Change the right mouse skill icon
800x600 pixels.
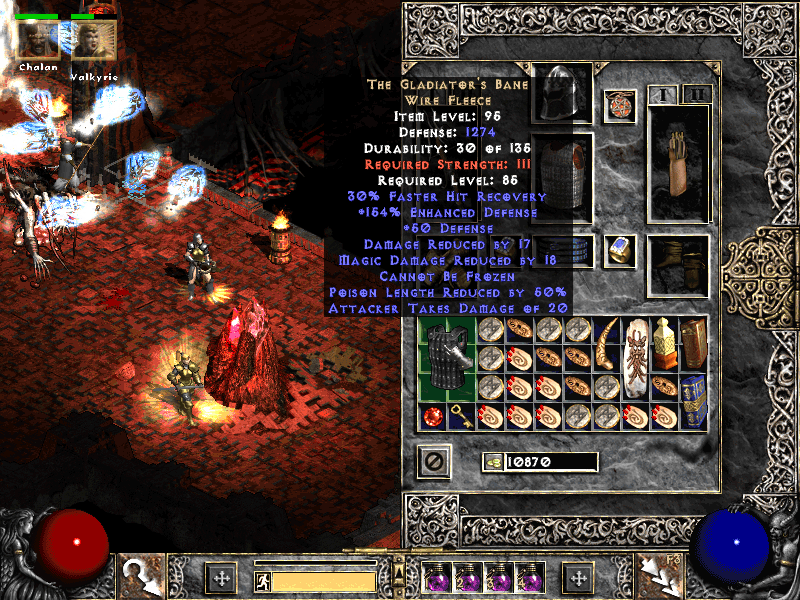click(x=660, y=577)
